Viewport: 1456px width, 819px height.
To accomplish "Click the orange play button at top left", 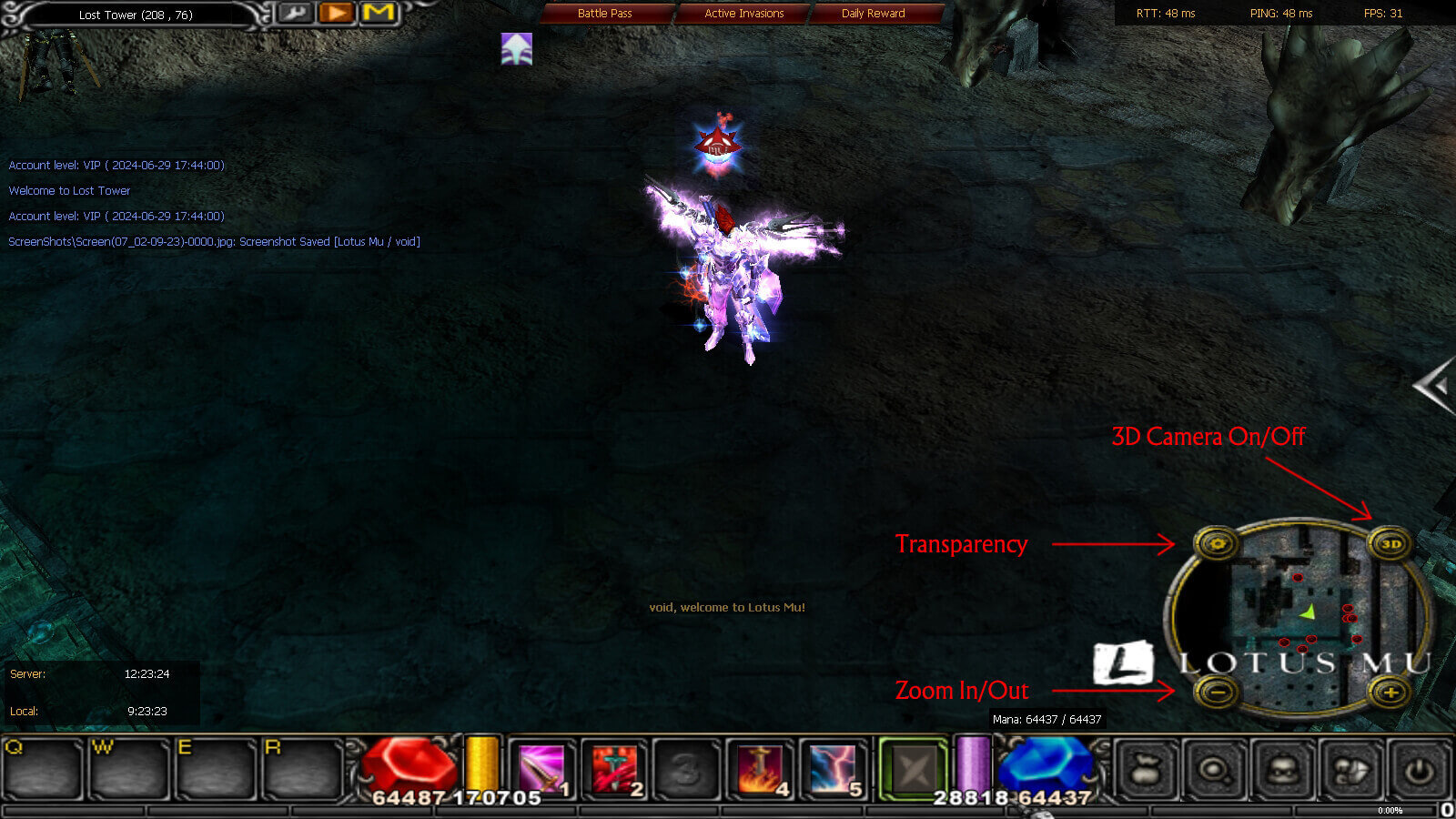I will tap(336, 13).
